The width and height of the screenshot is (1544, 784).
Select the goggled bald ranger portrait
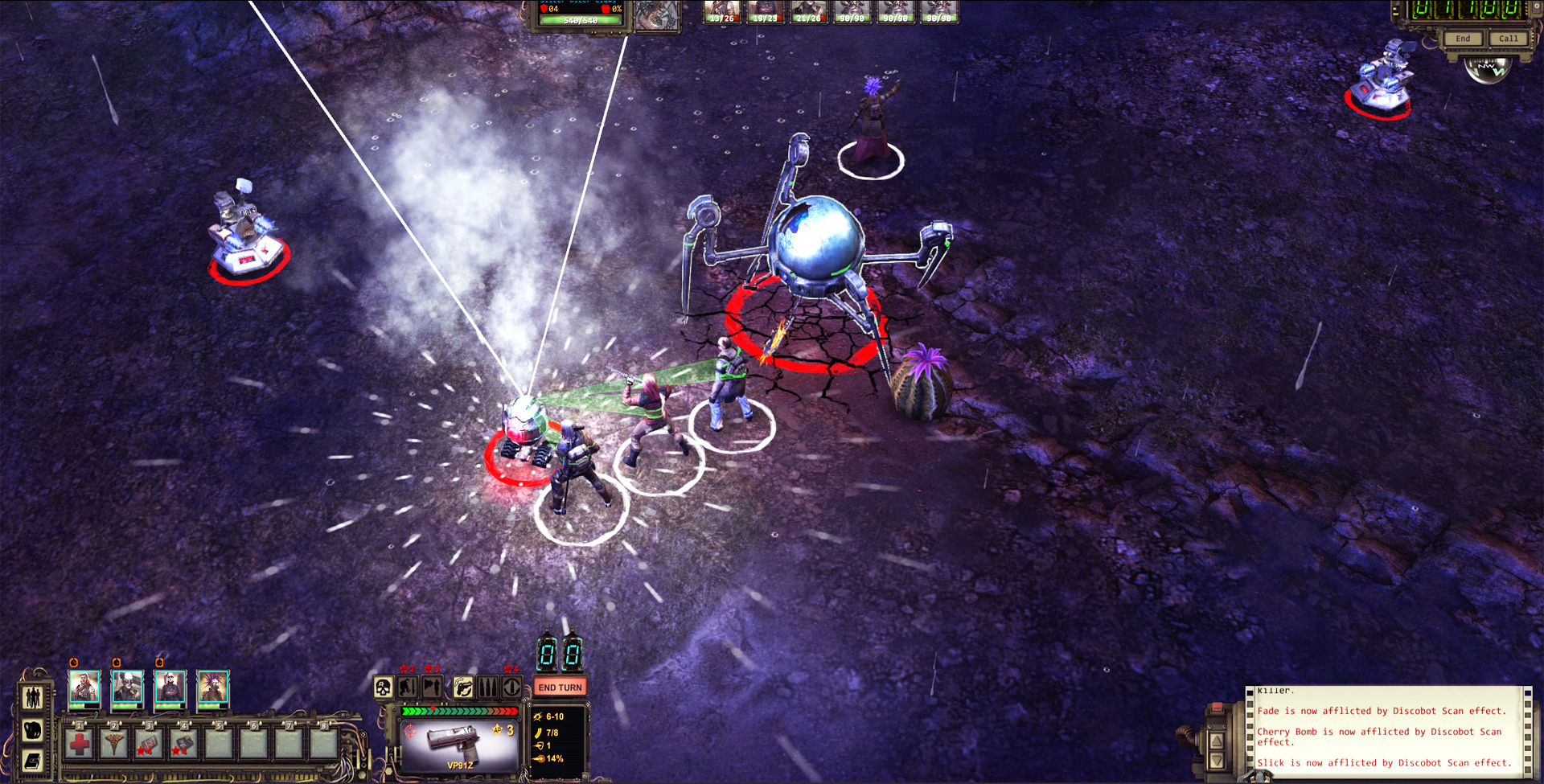(127, 689)
